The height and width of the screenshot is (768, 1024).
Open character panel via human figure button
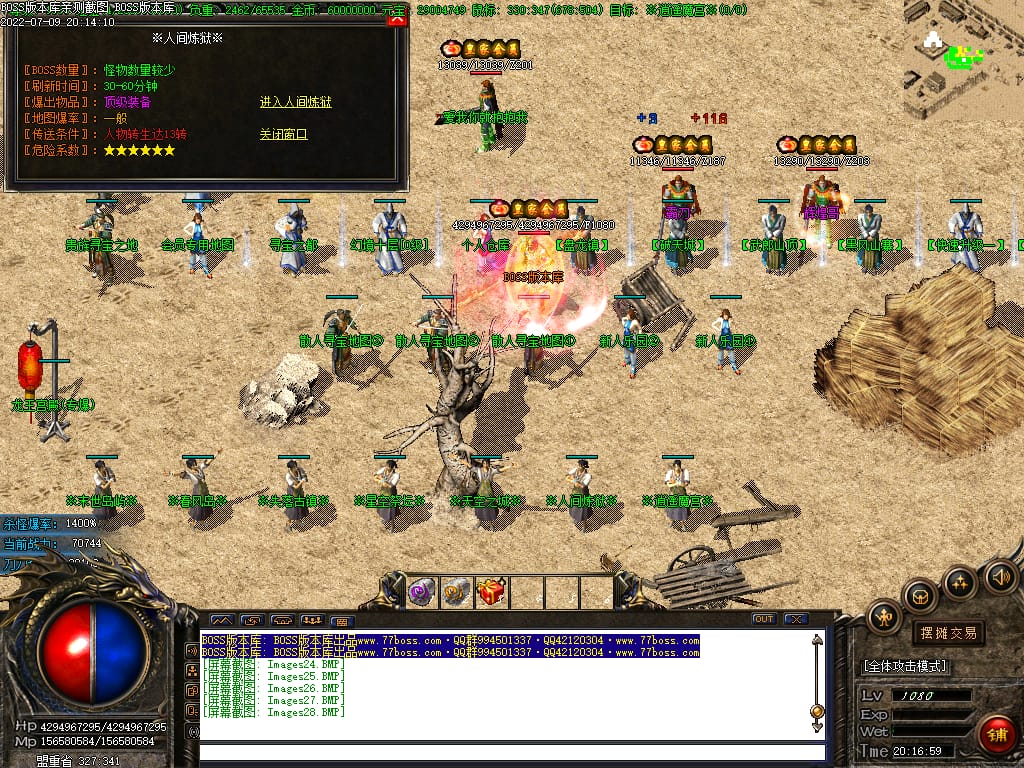point(884,616)
